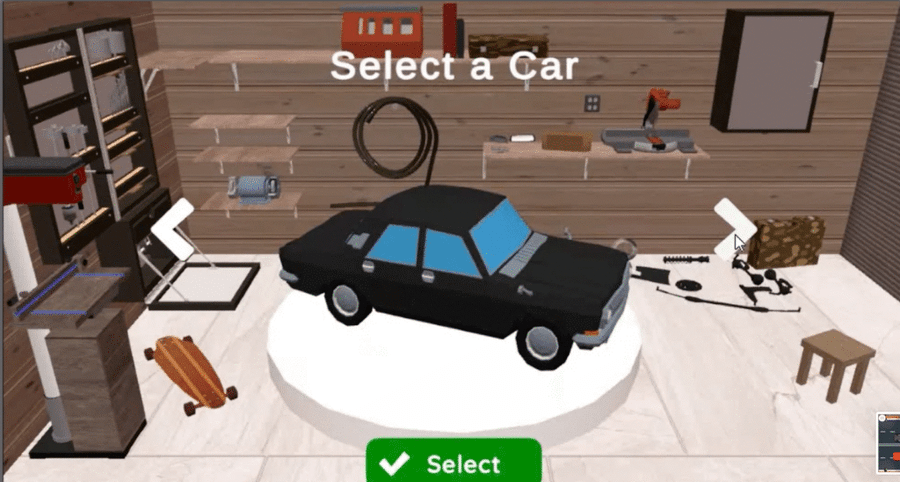Show the next car with the right arrow

[733, 227]
